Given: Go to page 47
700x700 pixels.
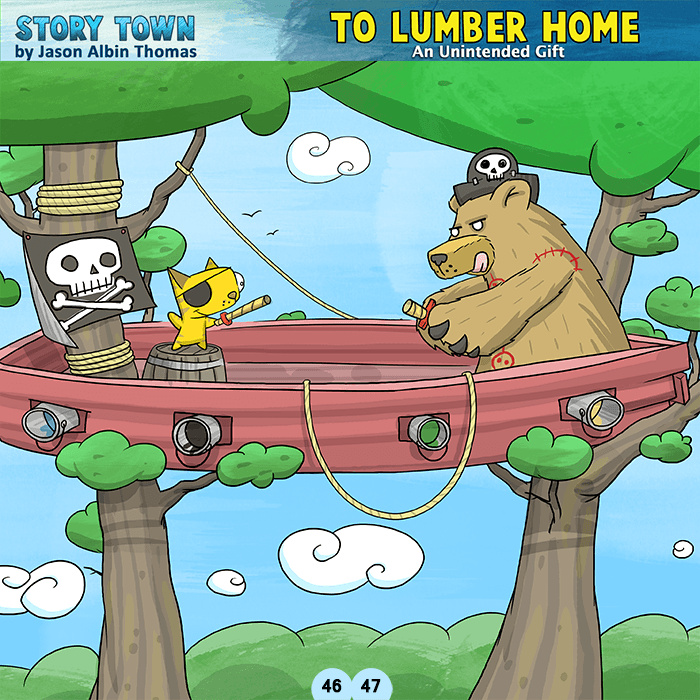Looking at the screenshot, I should (x=369, y=686).
